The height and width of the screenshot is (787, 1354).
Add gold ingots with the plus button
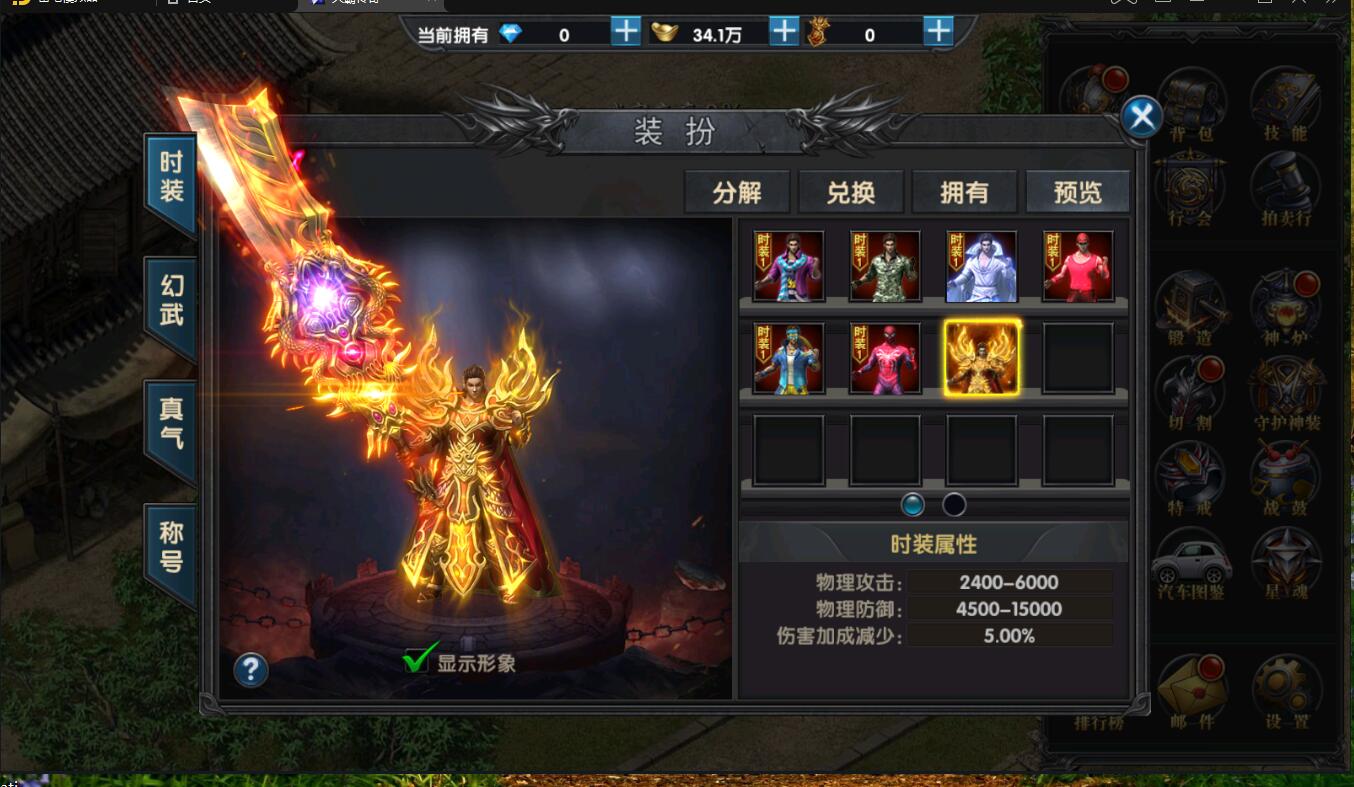[x=784, y=32]
